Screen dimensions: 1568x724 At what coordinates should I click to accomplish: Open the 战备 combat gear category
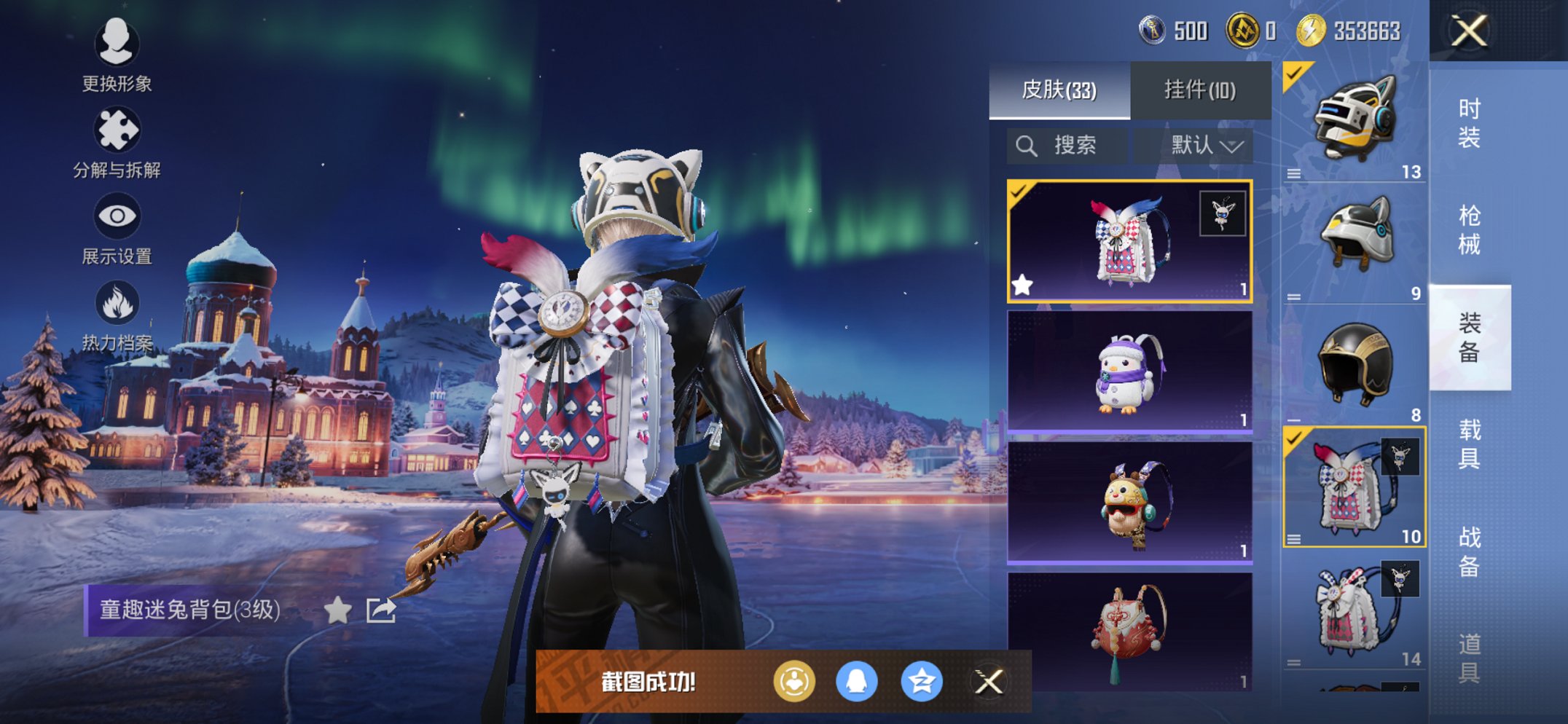1469,551
